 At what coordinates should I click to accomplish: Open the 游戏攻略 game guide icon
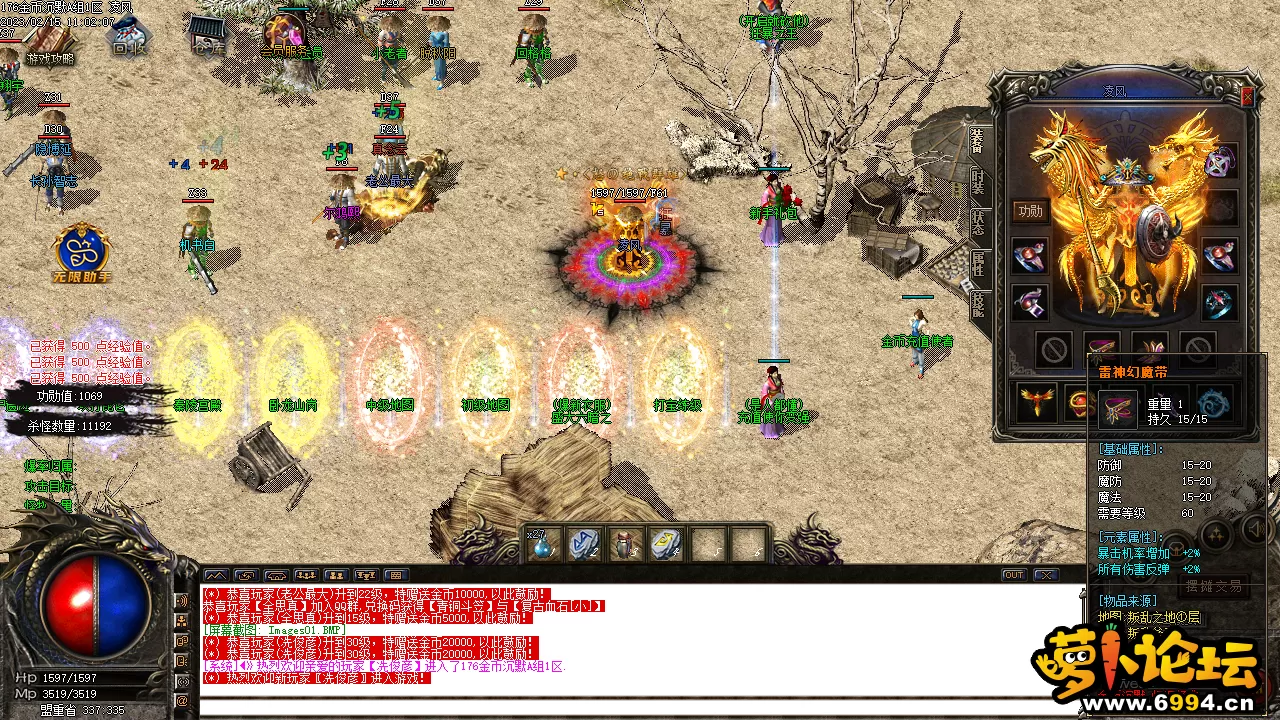point(48,46)
